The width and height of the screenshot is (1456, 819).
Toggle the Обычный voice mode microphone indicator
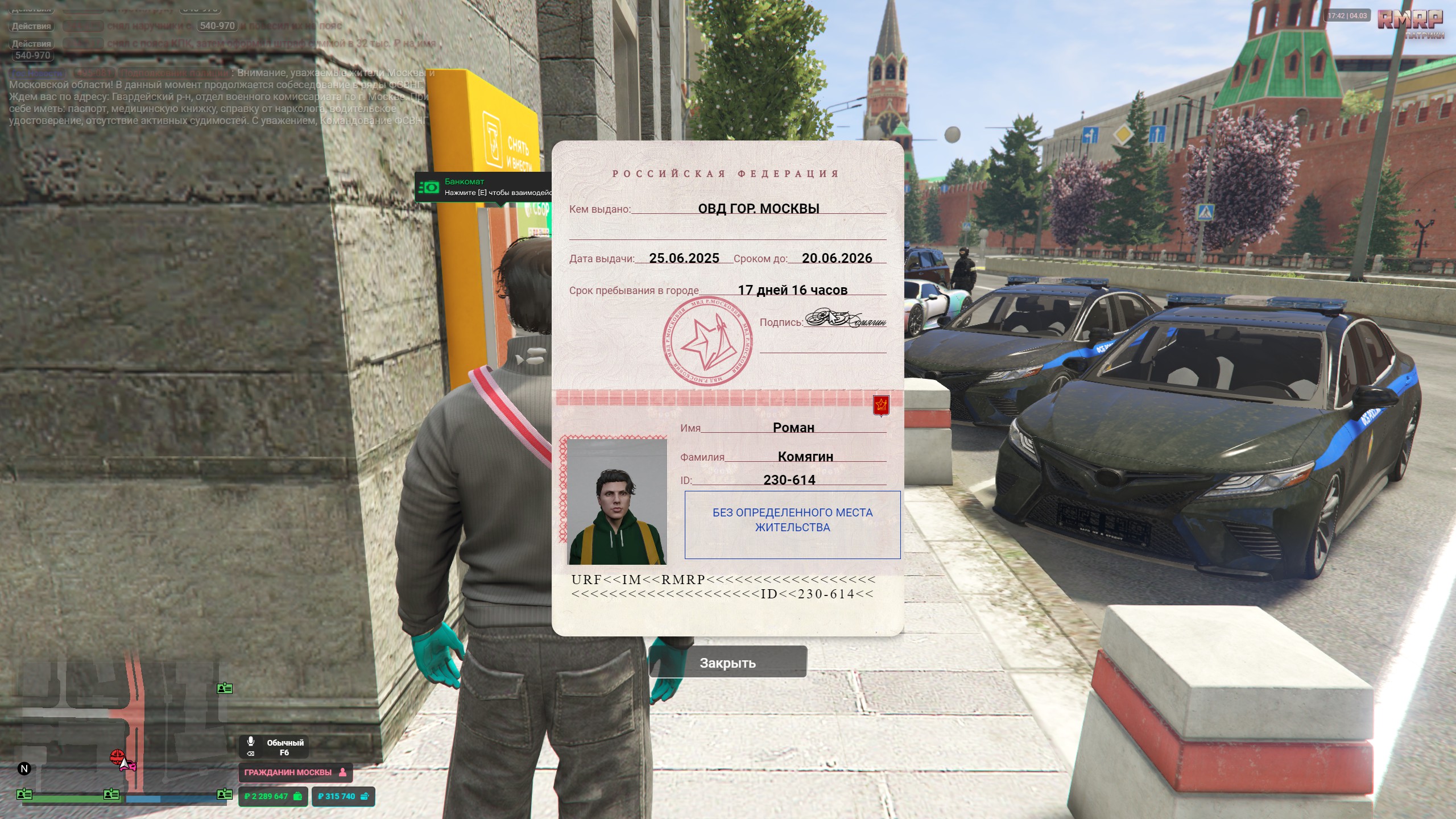click(251, 742)
